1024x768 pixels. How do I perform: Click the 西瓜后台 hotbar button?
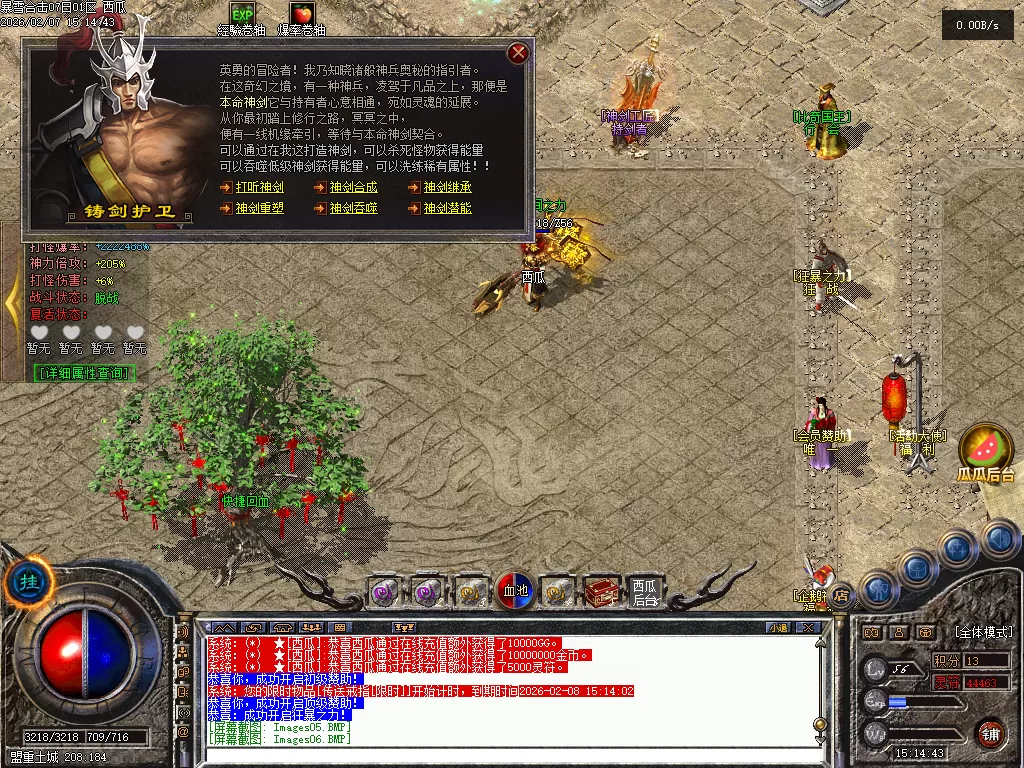(646, 592)
